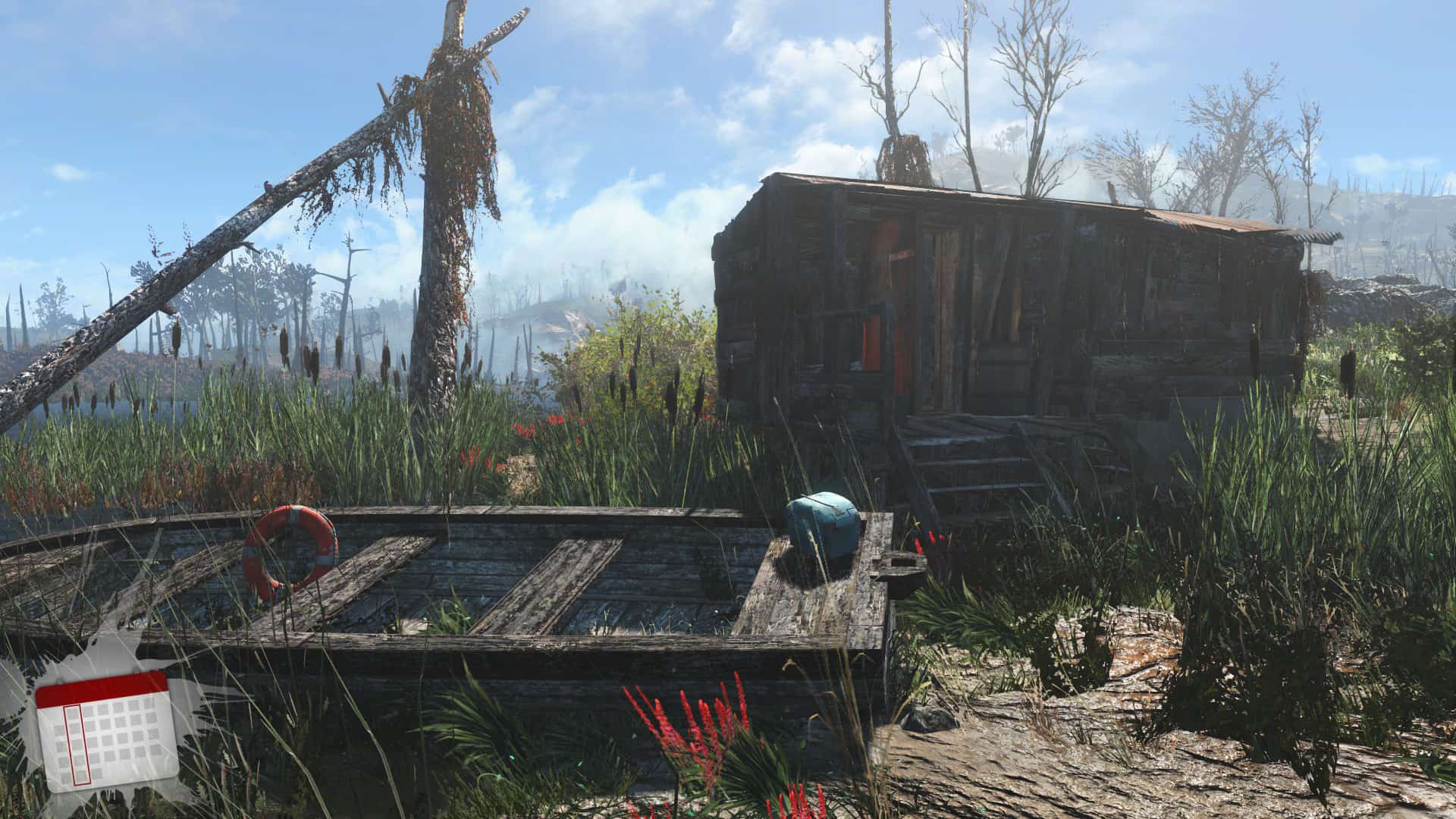Click the calendar icon overlay
The image size is (1456, 819).
point(106,730)
